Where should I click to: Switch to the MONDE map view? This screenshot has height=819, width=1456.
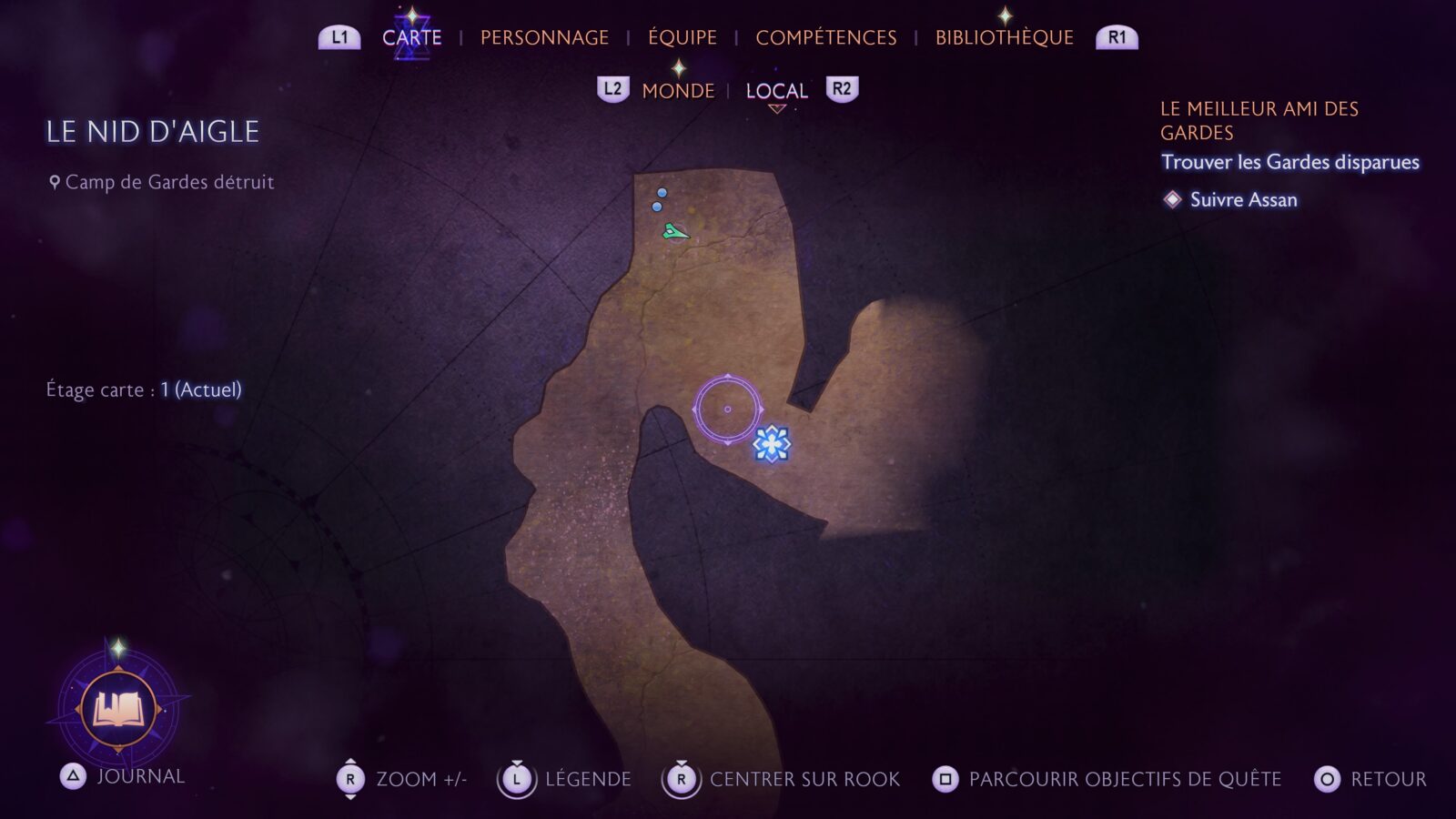[678, 91]
